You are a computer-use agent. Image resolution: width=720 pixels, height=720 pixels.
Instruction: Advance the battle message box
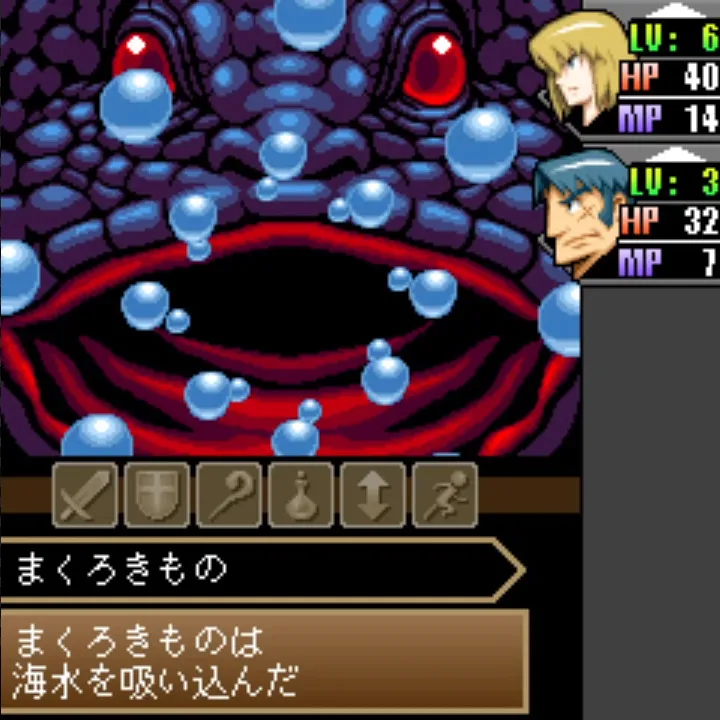264,660
